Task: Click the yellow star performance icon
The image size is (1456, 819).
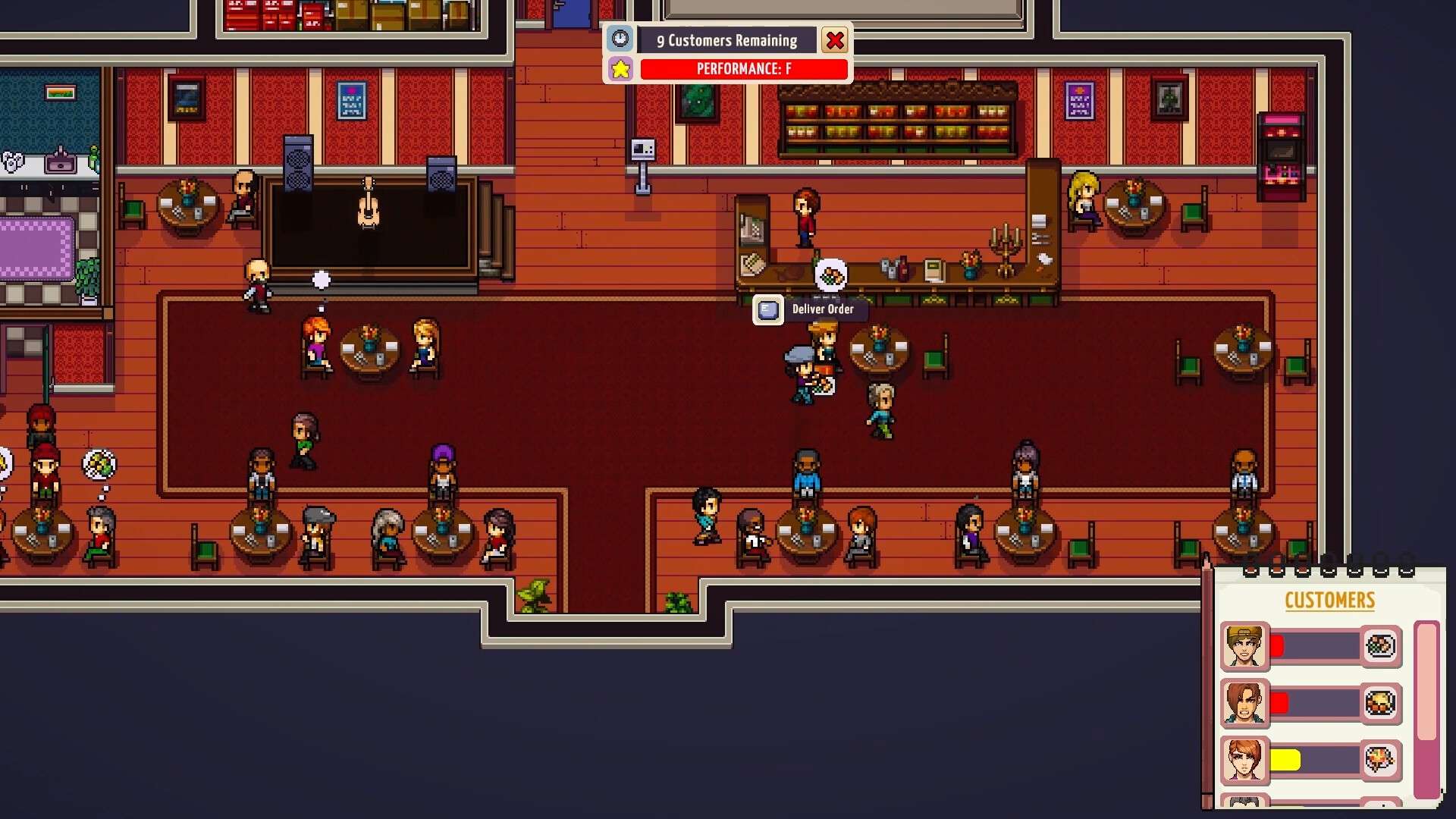Action: tap(620, 69)
